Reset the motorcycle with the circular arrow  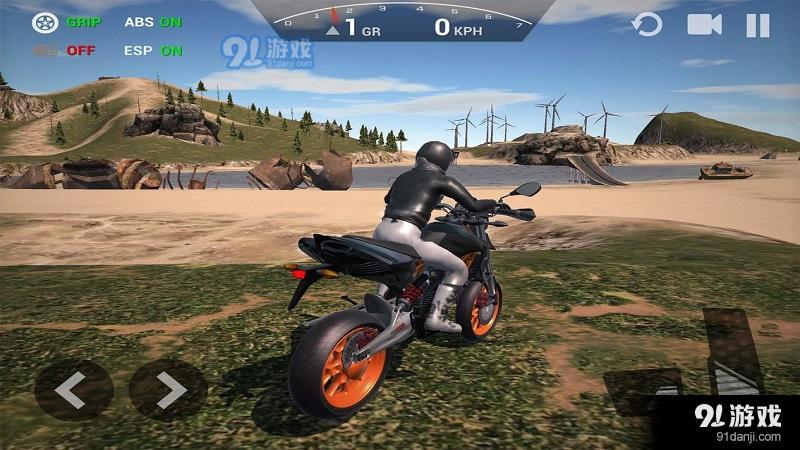tap(648, 25)
